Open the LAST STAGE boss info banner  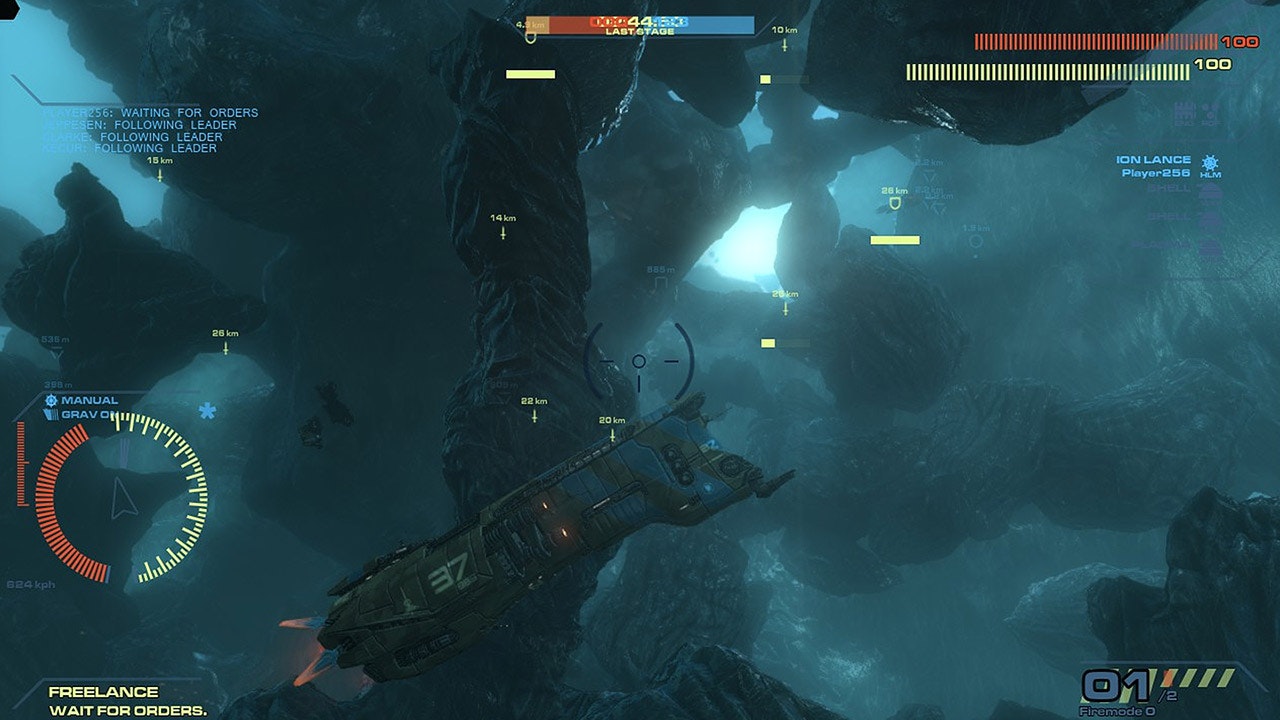(638, 25)
